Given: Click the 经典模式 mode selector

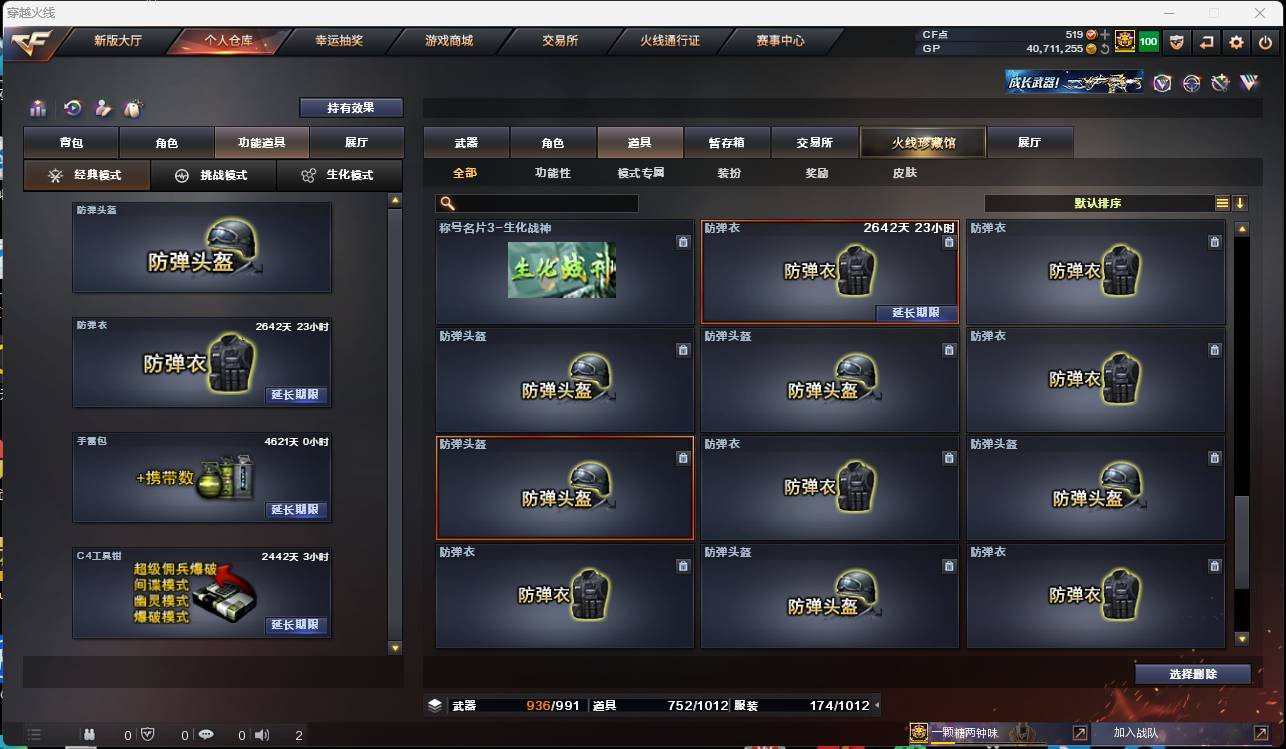Looking at the screenshot, I should pyautogui.click(x=86, y=175).
